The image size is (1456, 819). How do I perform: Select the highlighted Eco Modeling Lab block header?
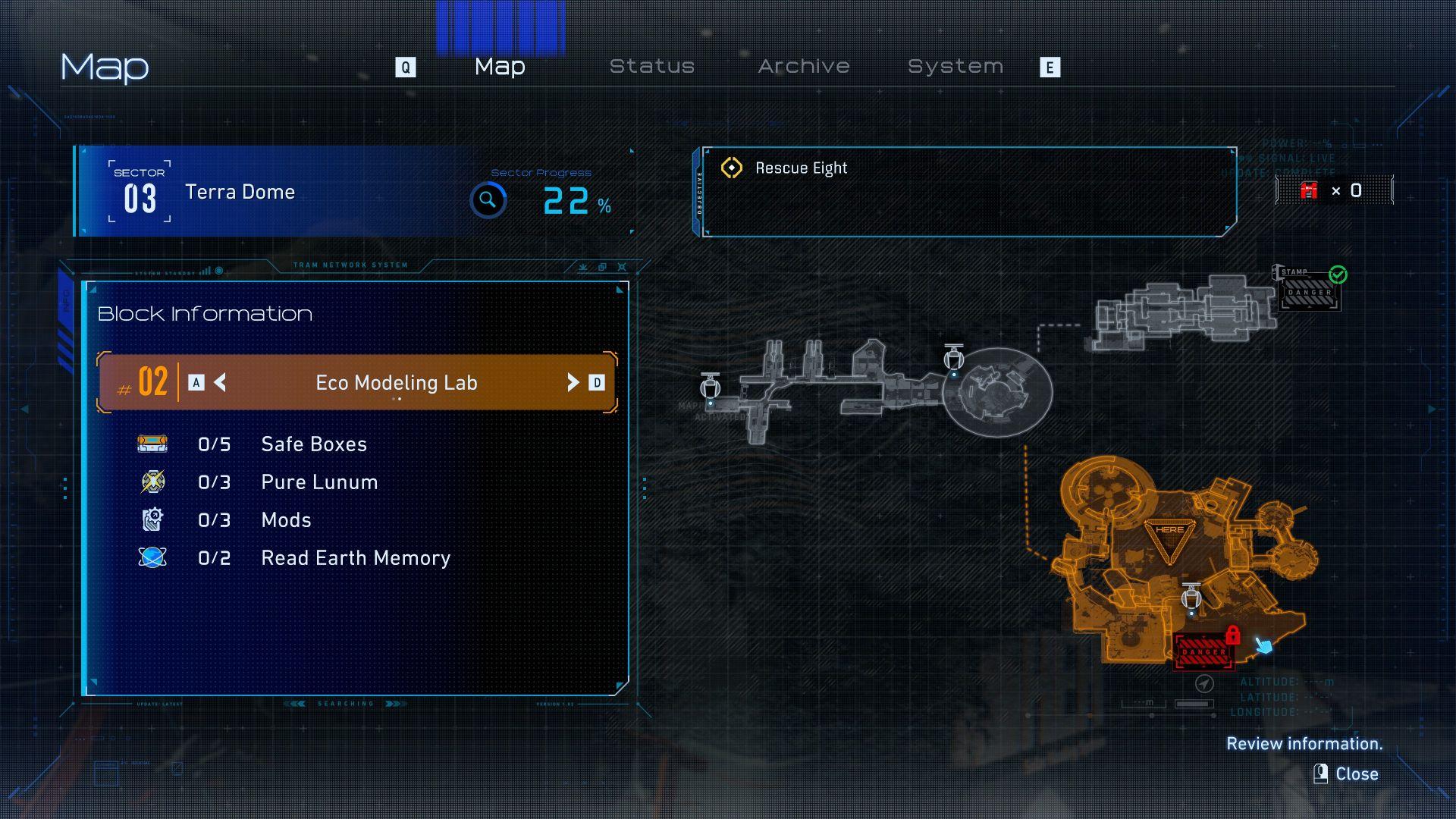(x=396, y=382)
